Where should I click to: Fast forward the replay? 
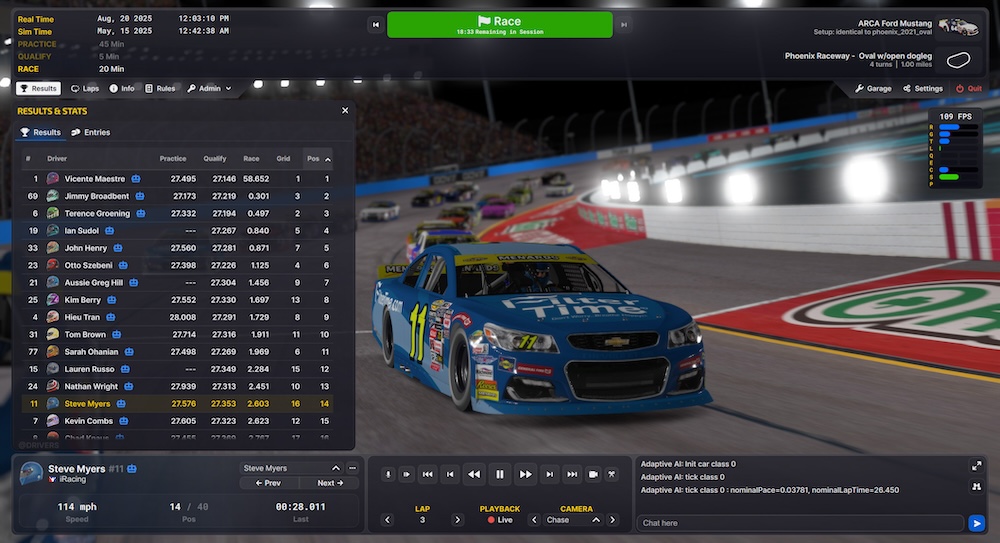525,474
